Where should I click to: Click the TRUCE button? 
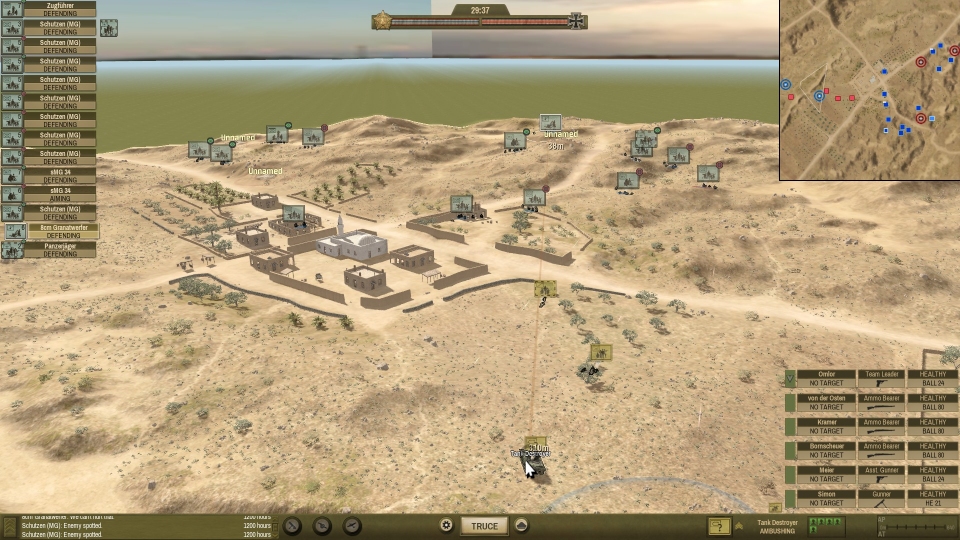point(484,526)
